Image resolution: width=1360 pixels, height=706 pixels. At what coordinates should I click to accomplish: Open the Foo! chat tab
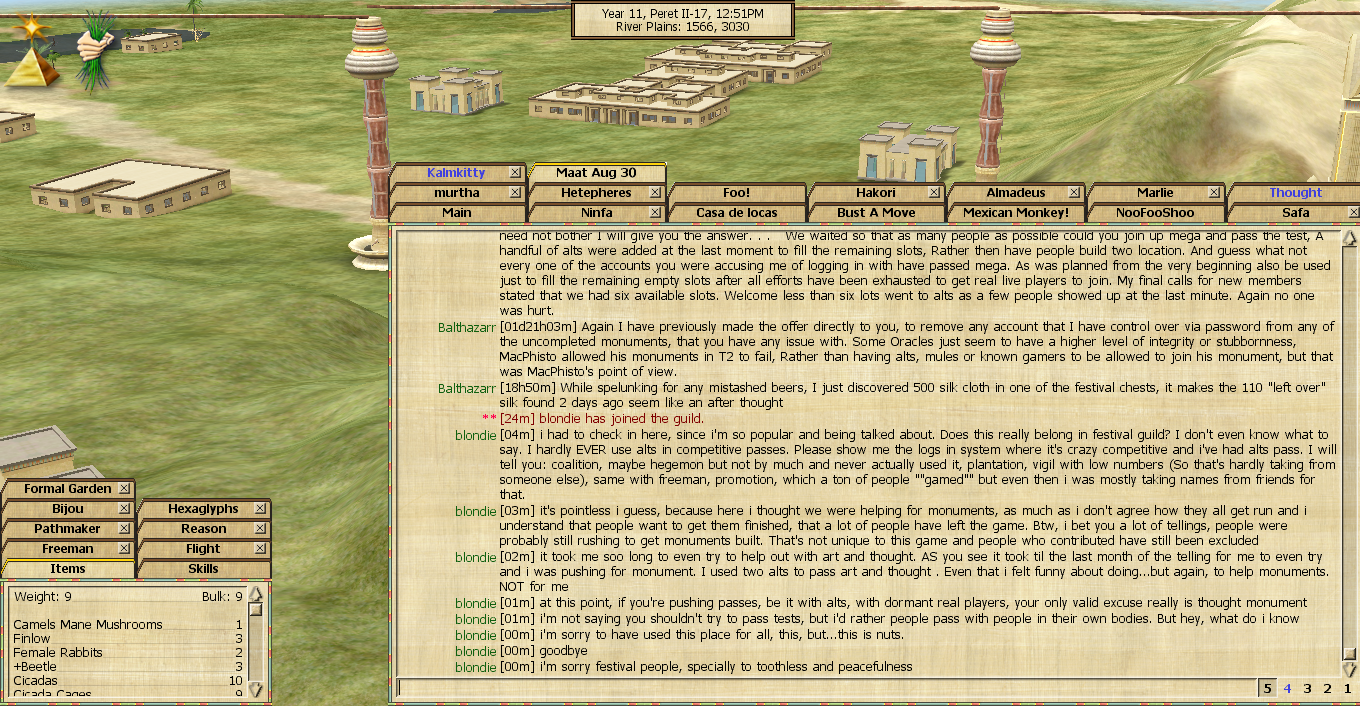point(736,193)
